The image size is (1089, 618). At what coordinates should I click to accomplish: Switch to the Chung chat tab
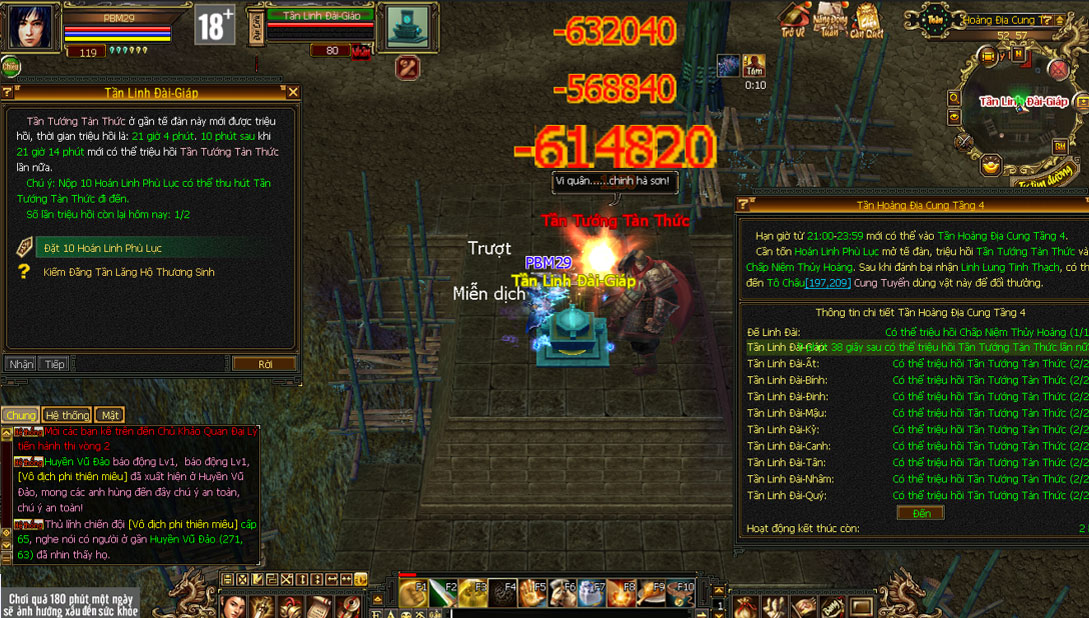(20, 415)
